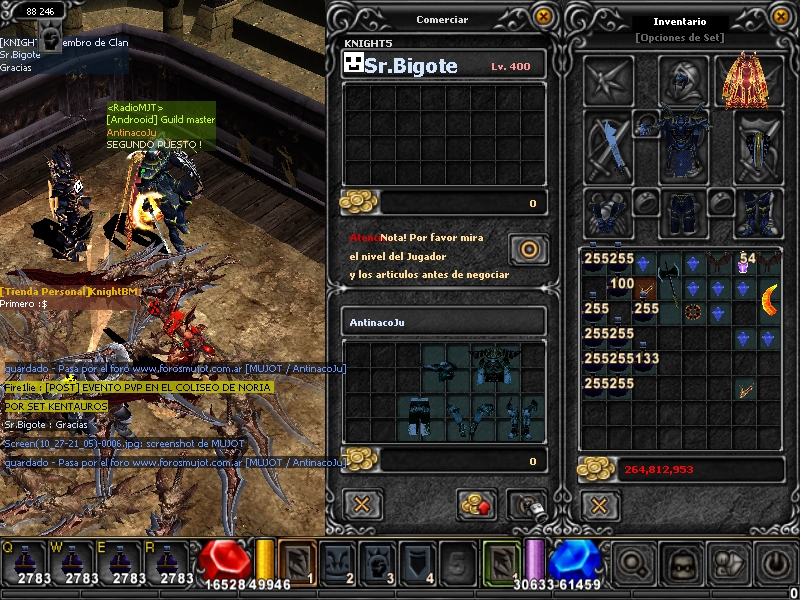This screenshot has height=600, width=800.
Task: Select the equipped gloves slot
Action: pyautogui.click(x=608, y=212)
